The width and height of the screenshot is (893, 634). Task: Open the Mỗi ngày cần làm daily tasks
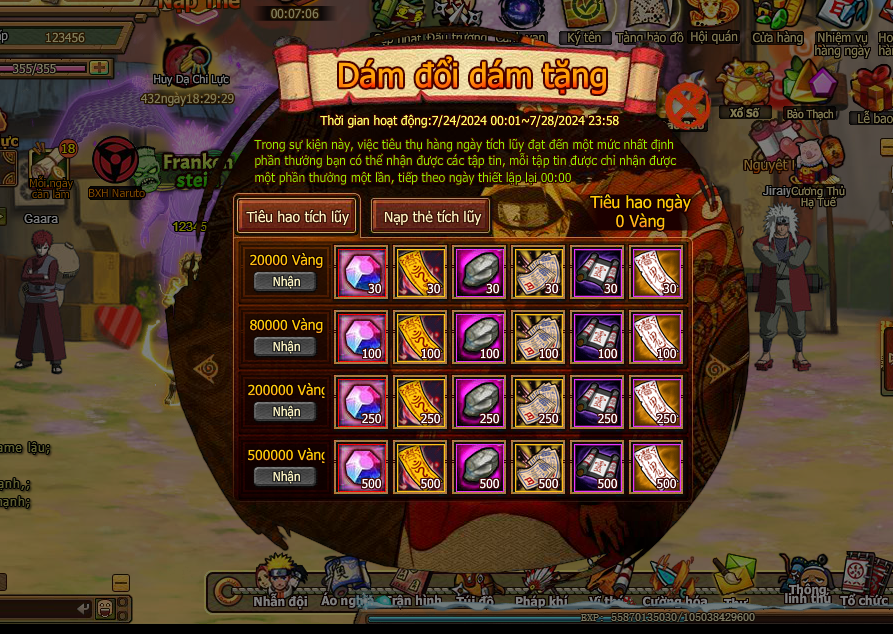pyautogui.click(x=48, y=170)
